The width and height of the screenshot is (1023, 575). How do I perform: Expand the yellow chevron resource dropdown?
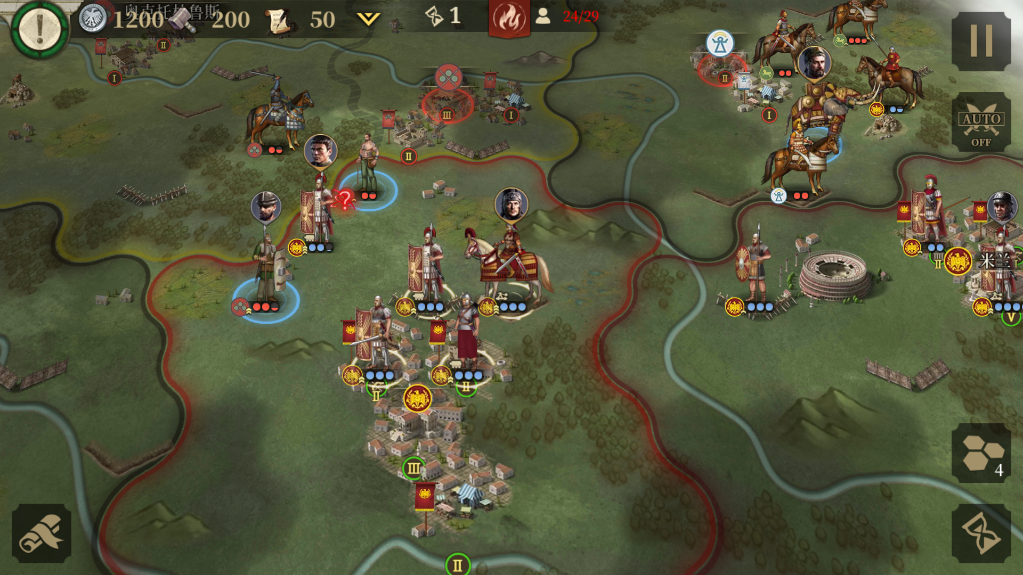point(369,18)
